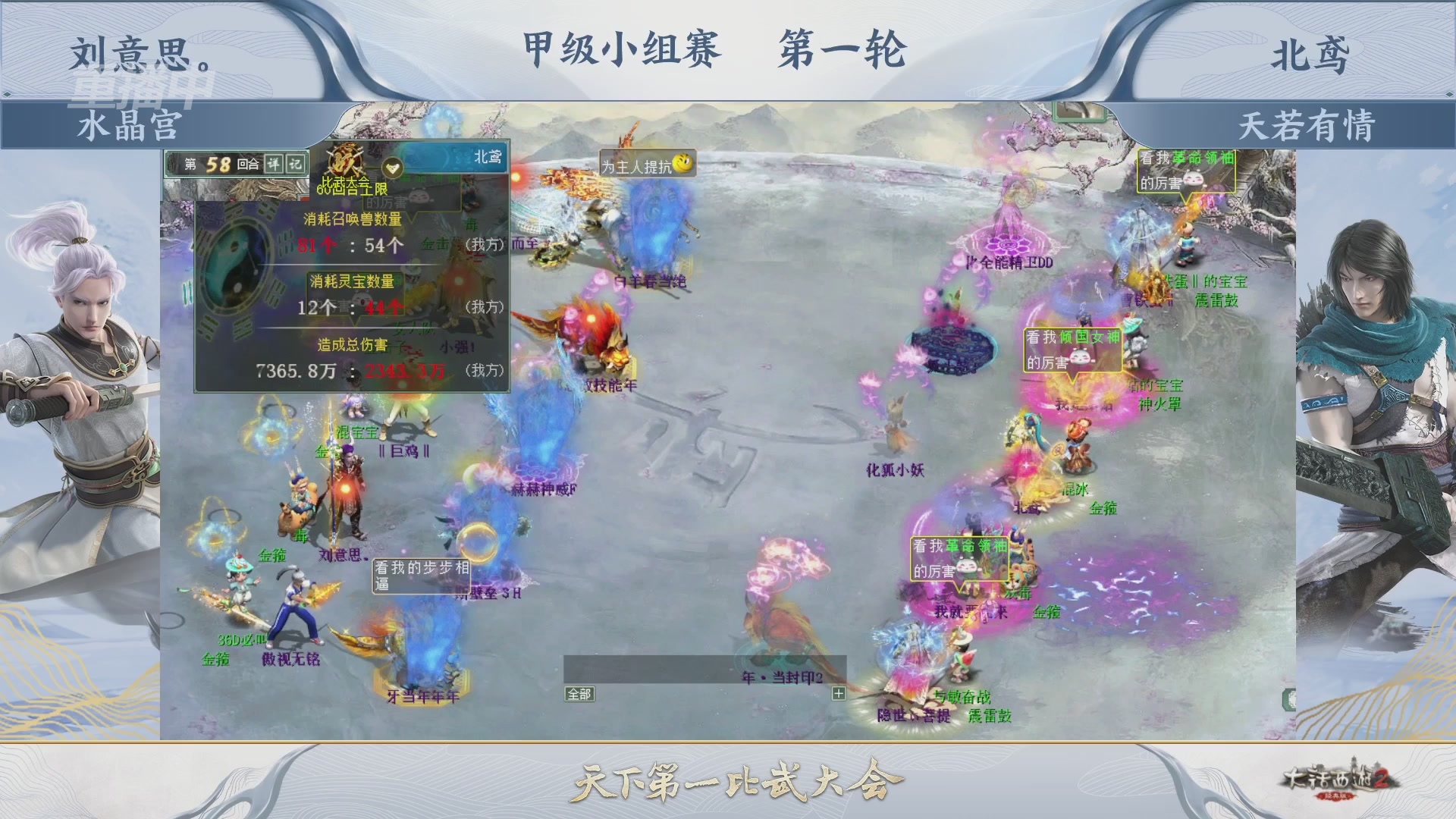Click the 妖 battle emblem icon on the stats panel

point(345,160)
